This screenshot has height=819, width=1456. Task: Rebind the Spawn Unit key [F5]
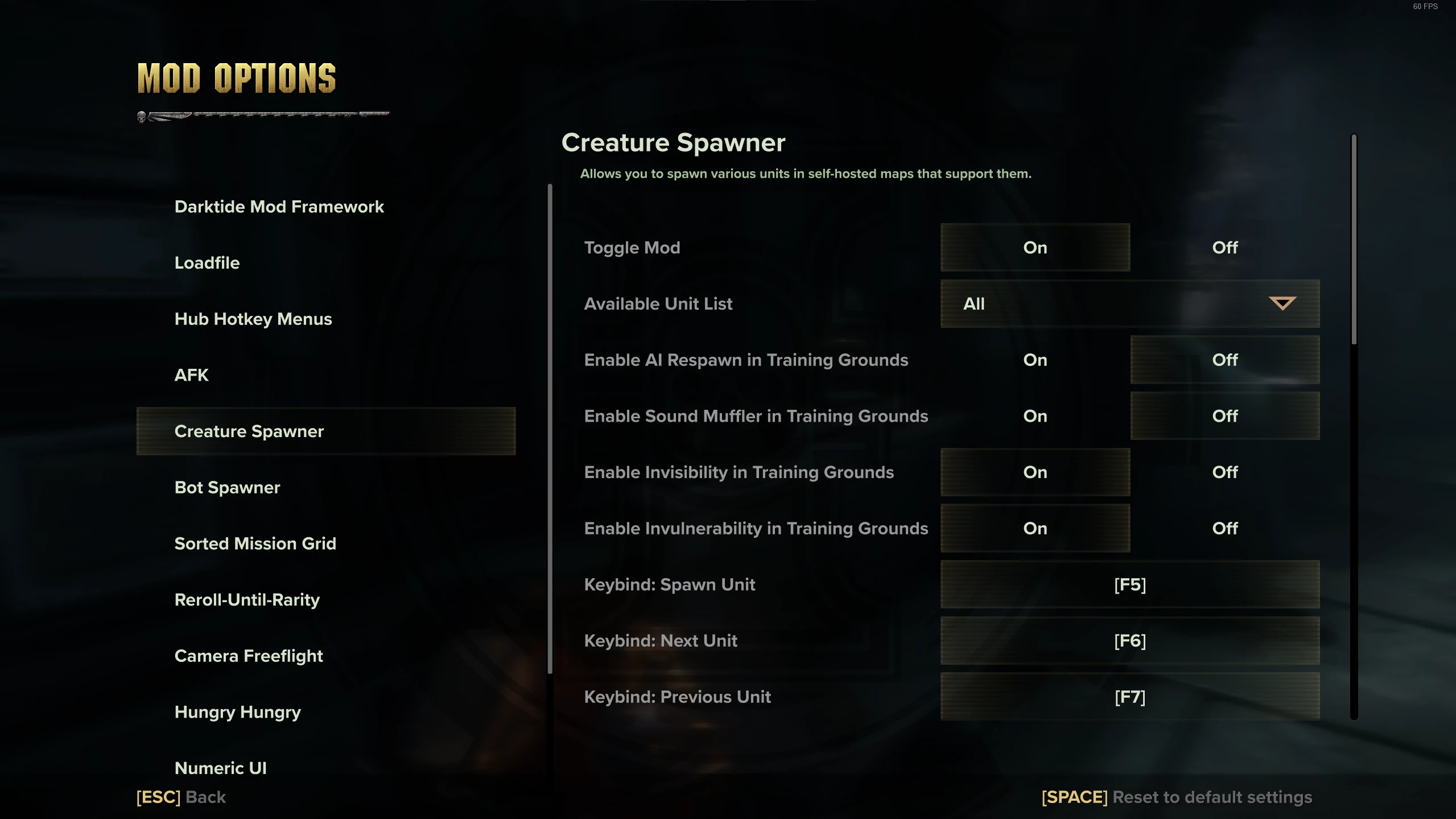tap(1130, 584)
